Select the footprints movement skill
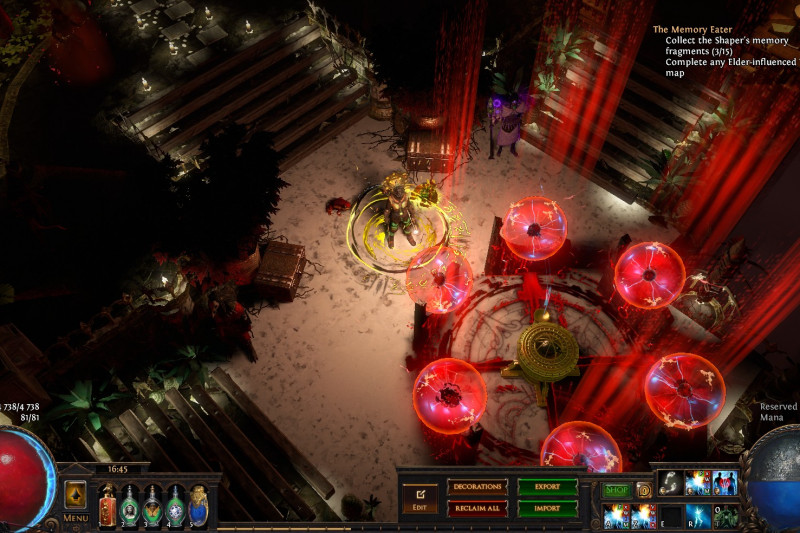 670,483
